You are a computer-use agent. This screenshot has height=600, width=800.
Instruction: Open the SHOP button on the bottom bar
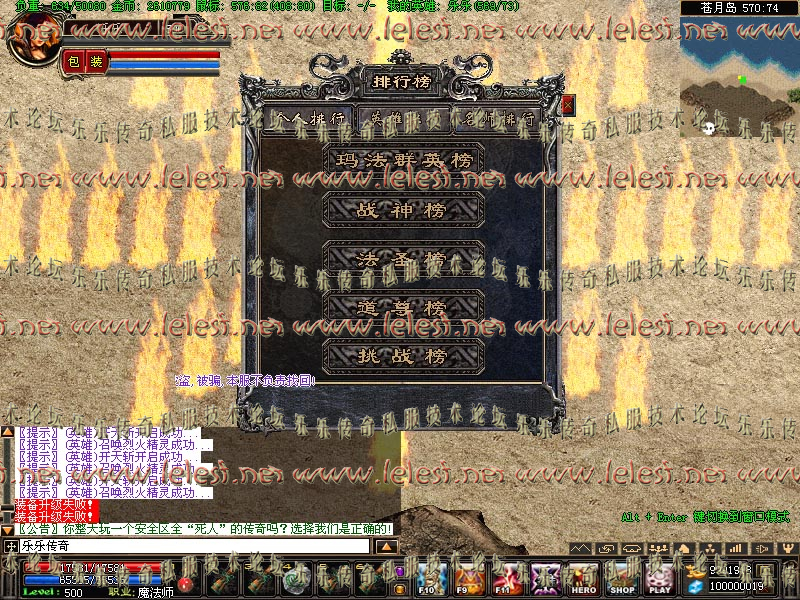coord(622,580)
